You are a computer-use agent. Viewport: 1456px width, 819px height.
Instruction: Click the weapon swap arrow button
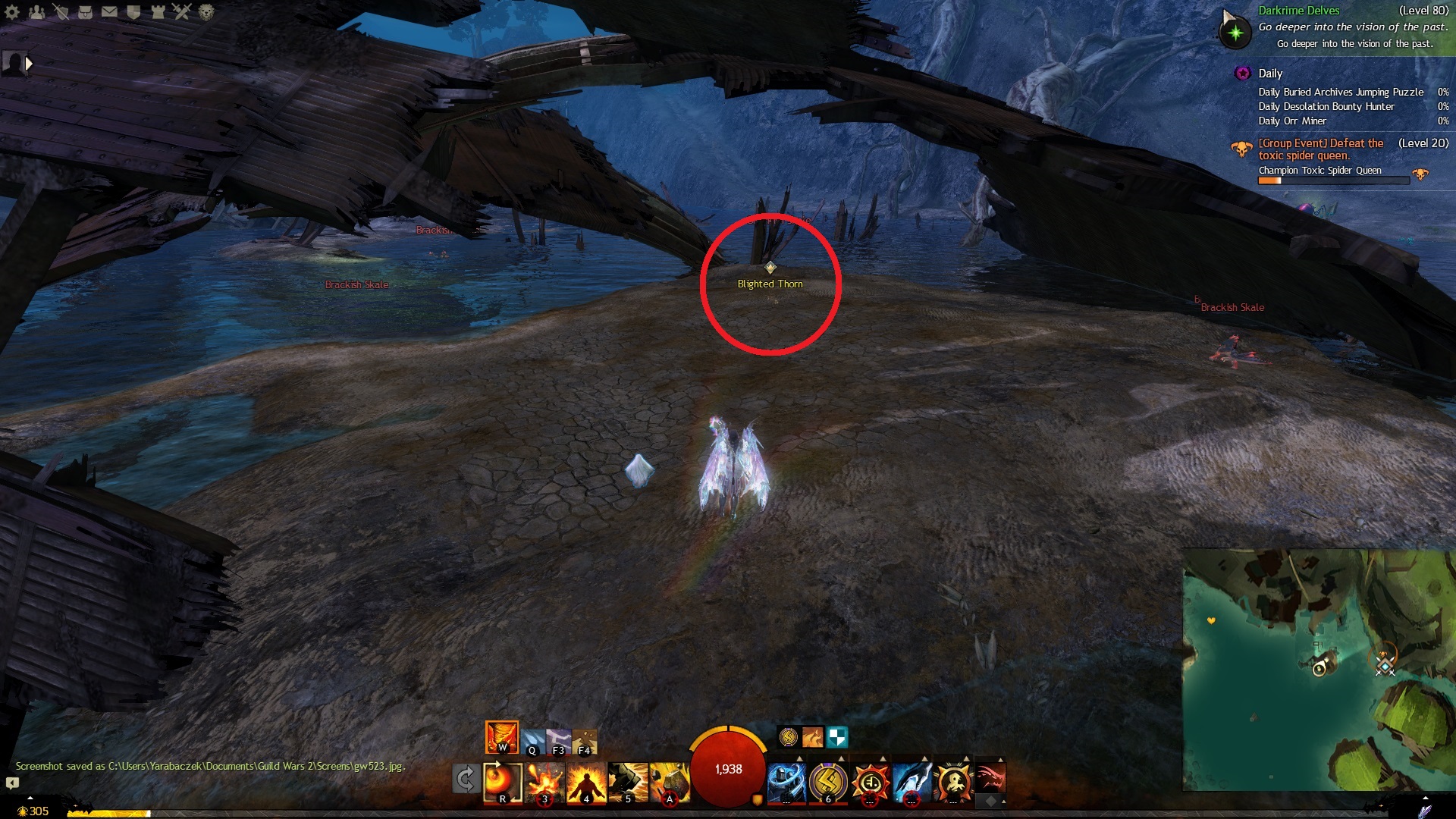(465, 779)
